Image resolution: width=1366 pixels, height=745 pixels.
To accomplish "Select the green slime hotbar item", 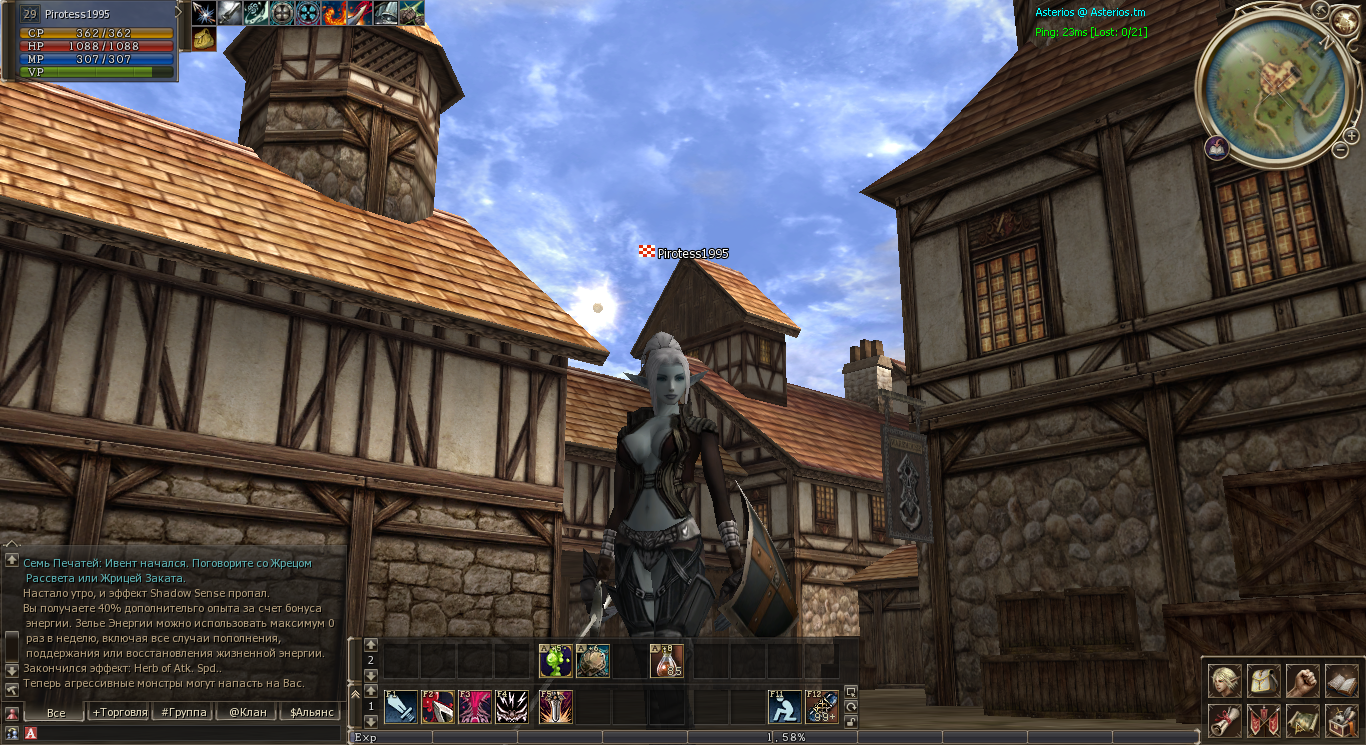I will (x=555, y=661).
